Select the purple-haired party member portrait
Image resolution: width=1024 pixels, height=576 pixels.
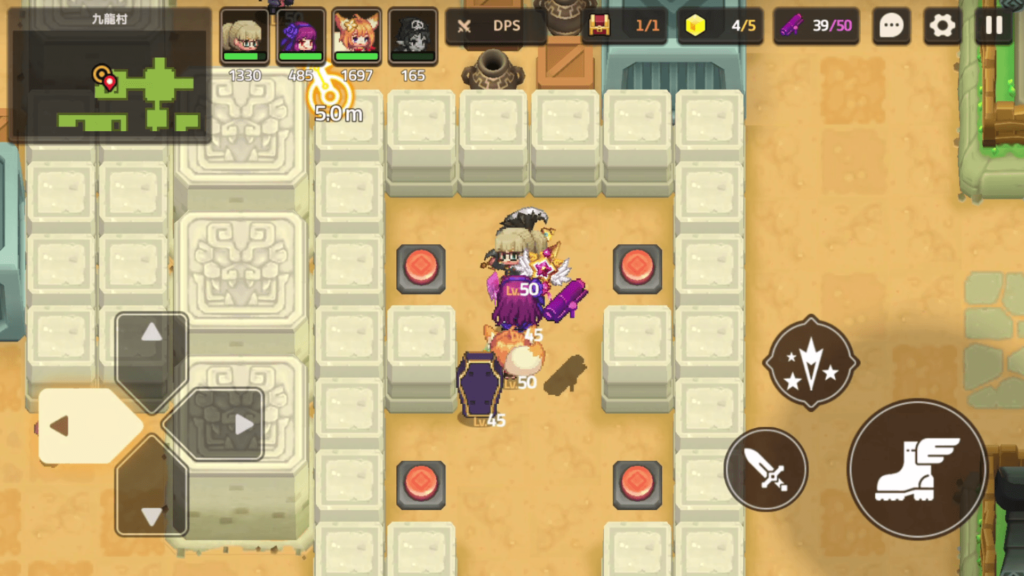(300, 38)
